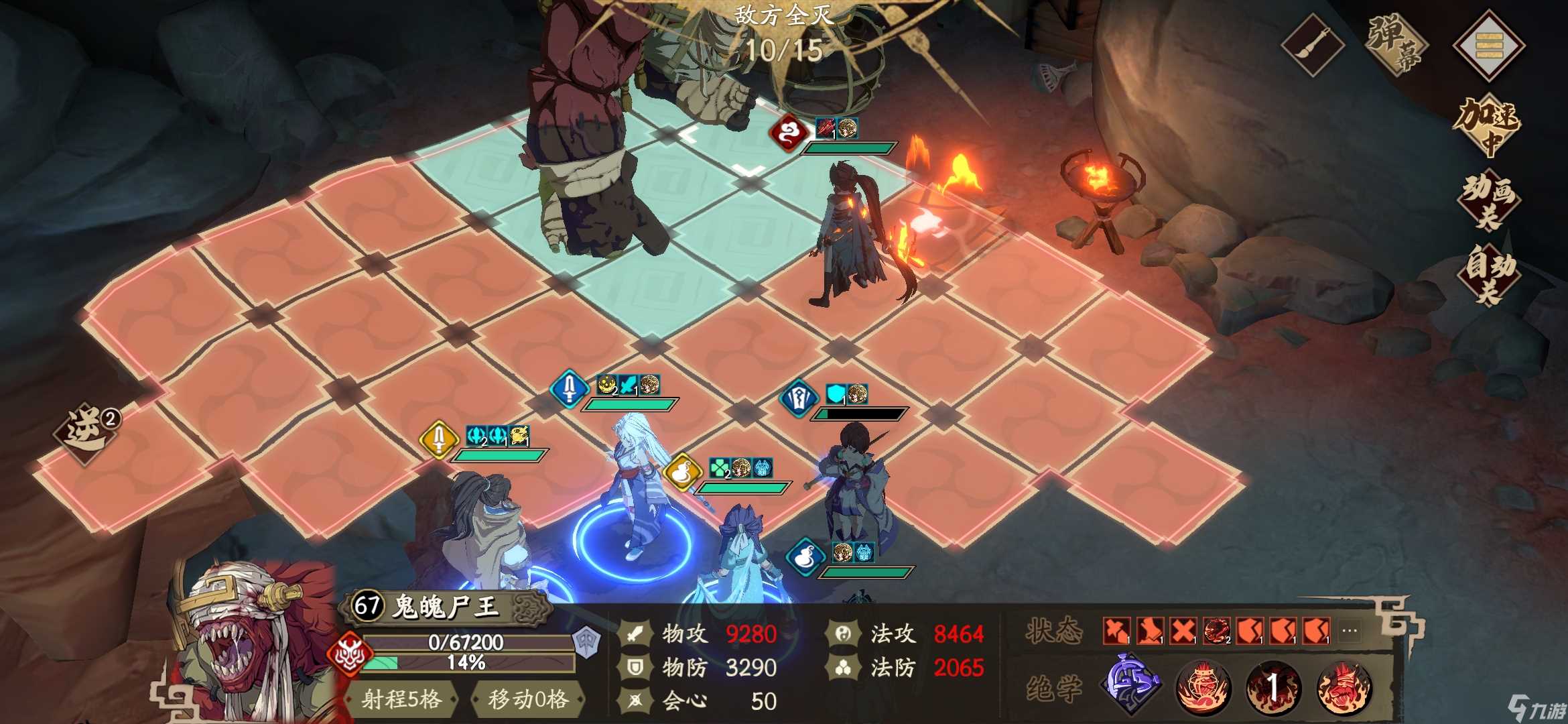The image size is (1568, 724).
Task: Select the crowned fire-orb skill icon
Action: [x=1203, y=687]
